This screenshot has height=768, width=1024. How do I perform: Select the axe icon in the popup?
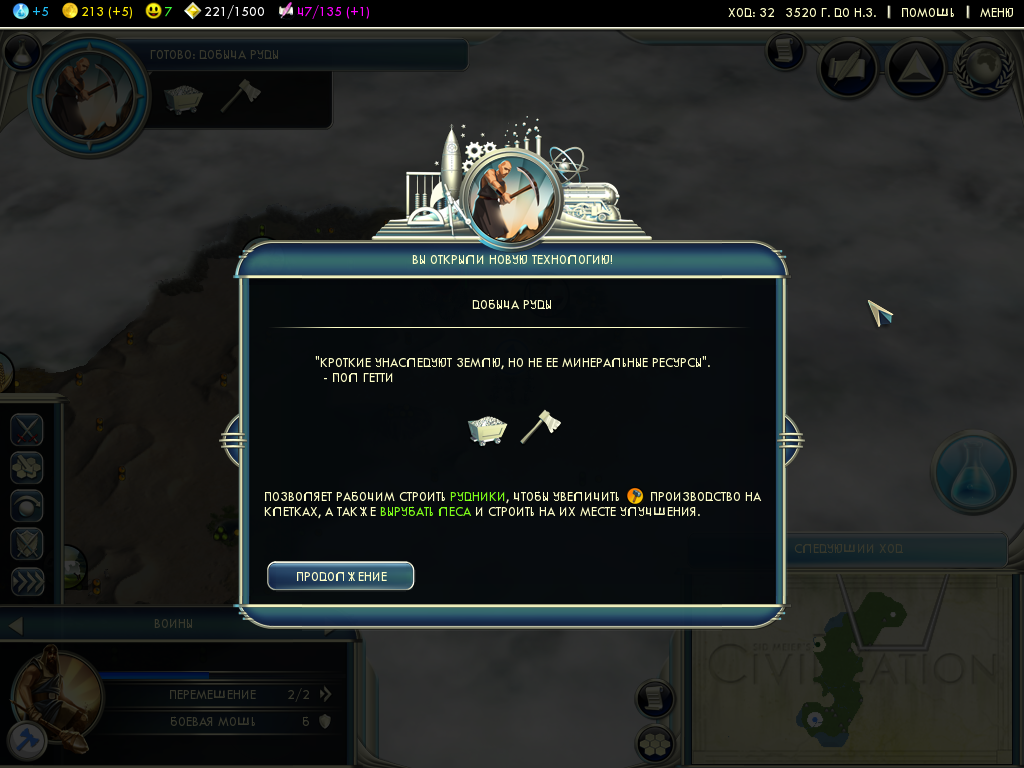pyautogui.click(x=541, y=425)
